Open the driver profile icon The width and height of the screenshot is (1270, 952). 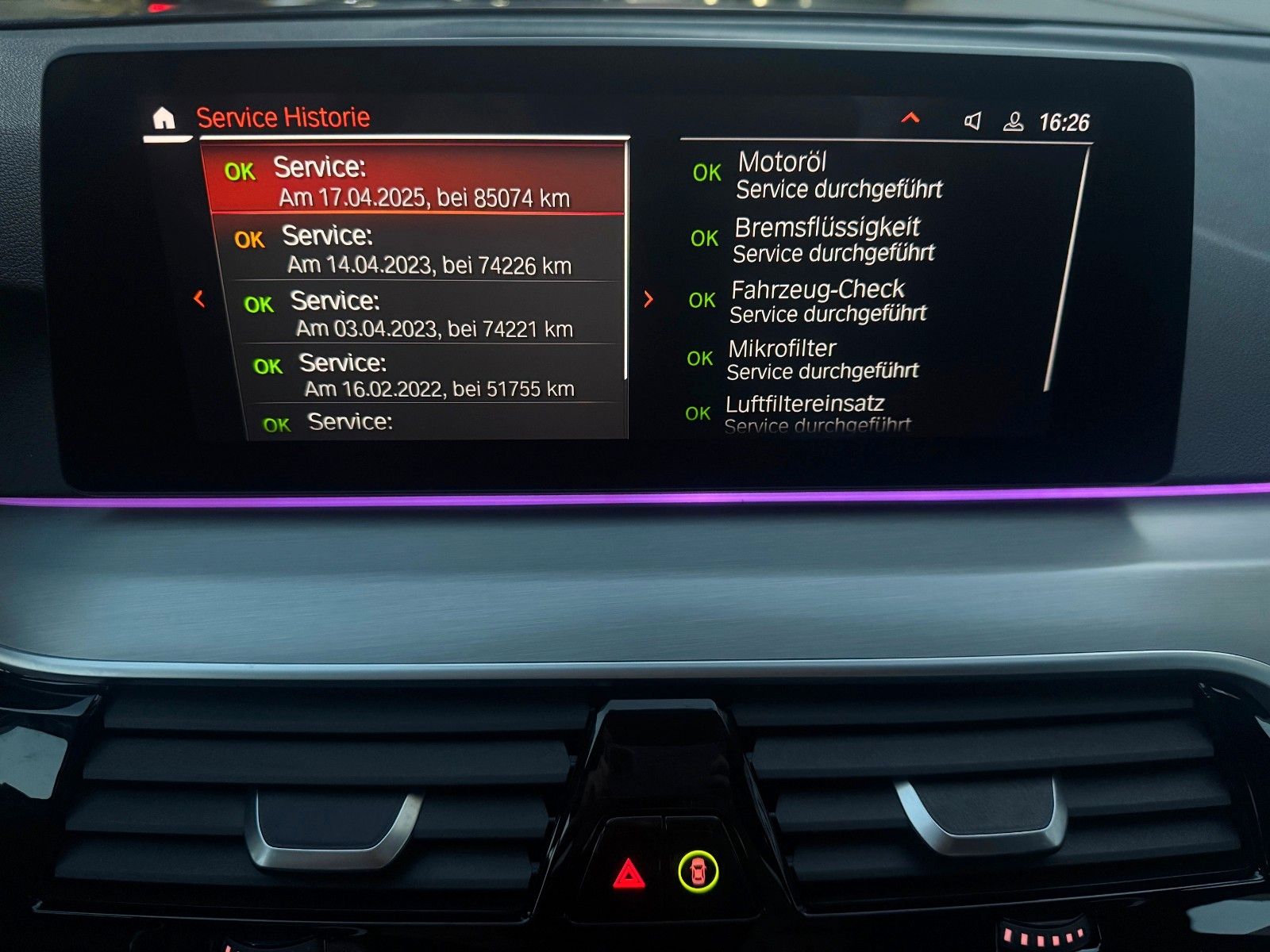point(1014,121)
